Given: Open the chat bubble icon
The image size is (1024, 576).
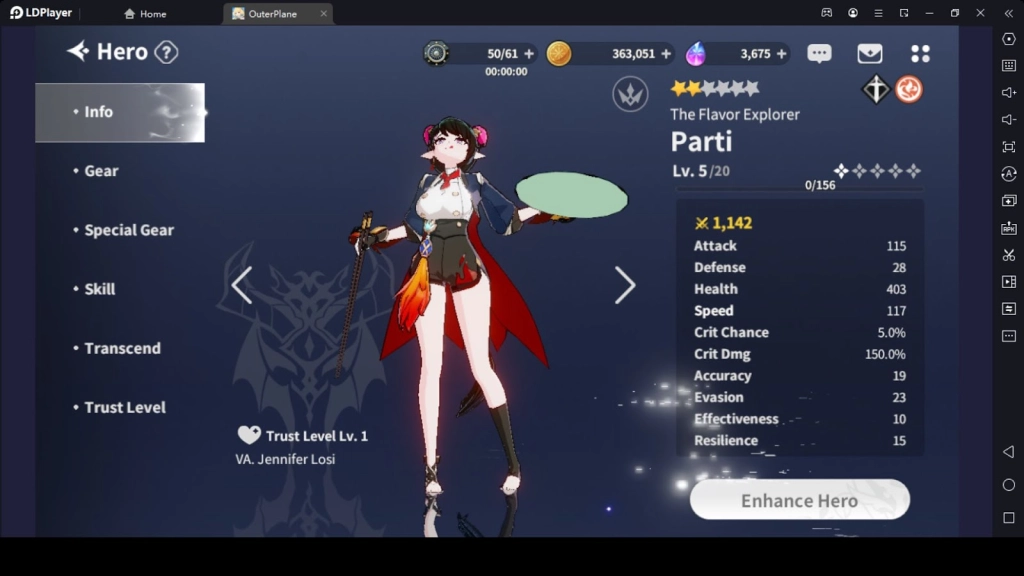Looking at the screenshot, I should (819, 54).
